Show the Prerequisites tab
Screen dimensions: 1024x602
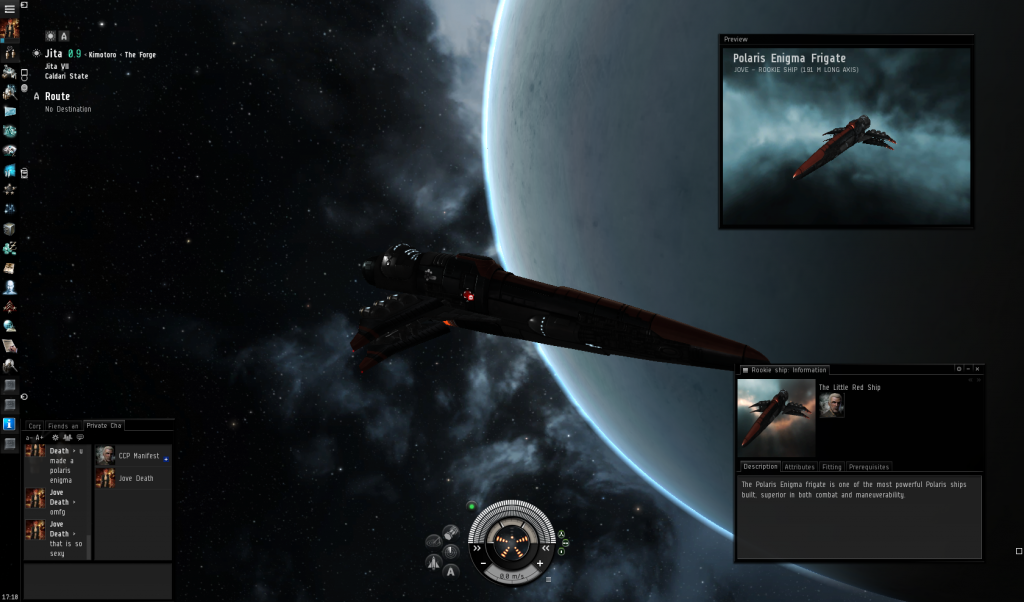pos(868,467)
